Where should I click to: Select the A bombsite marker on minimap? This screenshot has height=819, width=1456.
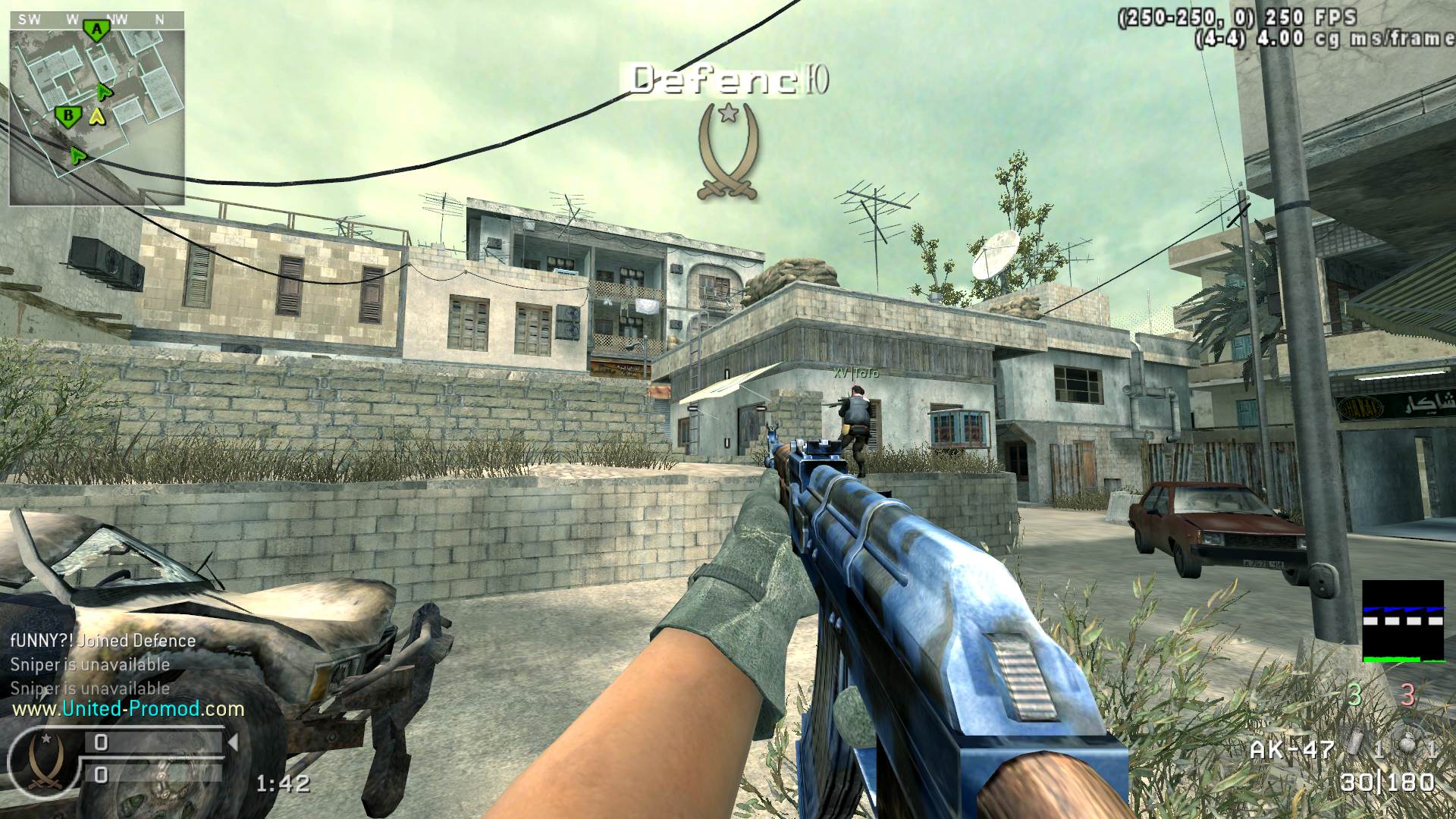[x=96, y=30]
